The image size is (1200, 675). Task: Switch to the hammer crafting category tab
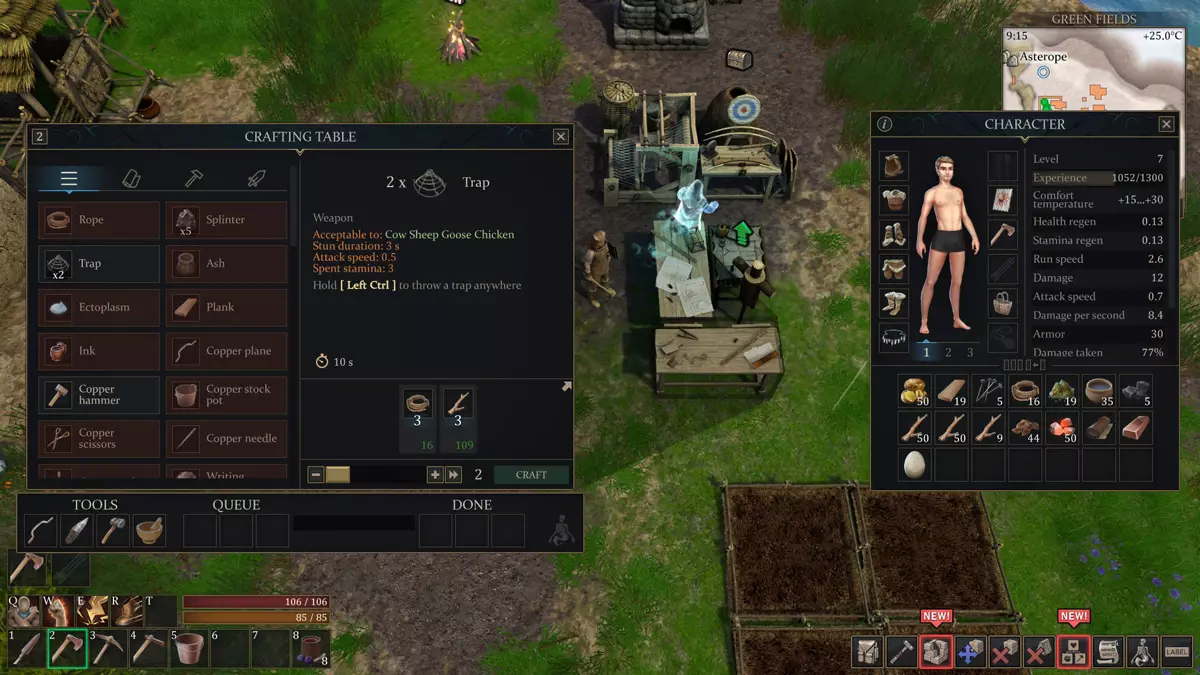click(x=194, y=178)
